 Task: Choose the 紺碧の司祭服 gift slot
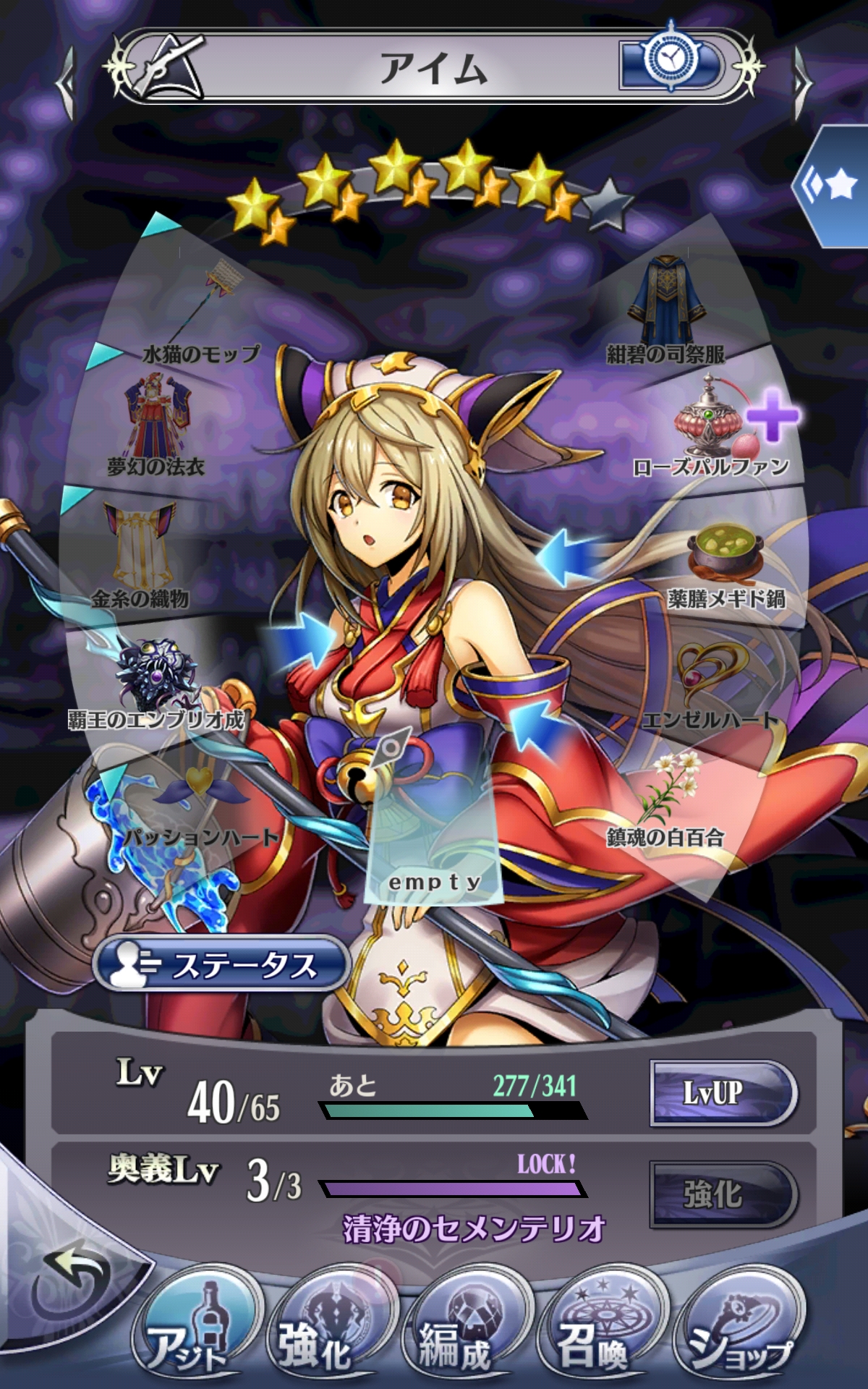665,307
